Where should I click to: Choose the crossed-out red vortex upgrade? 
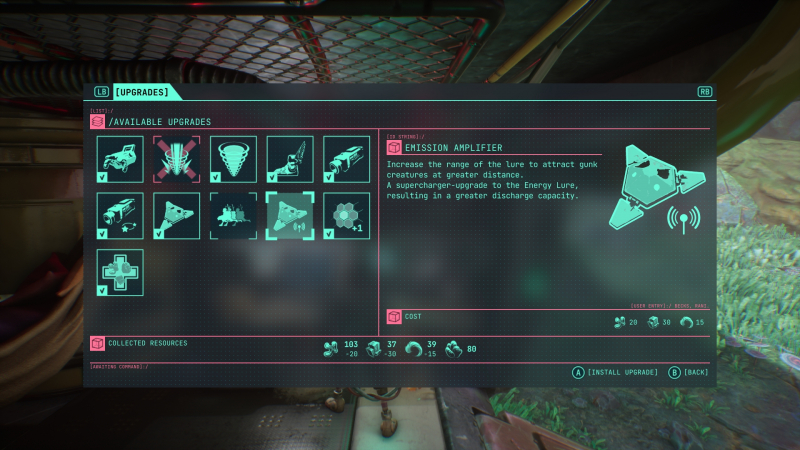pyautogui.click(x=177, y=159)
